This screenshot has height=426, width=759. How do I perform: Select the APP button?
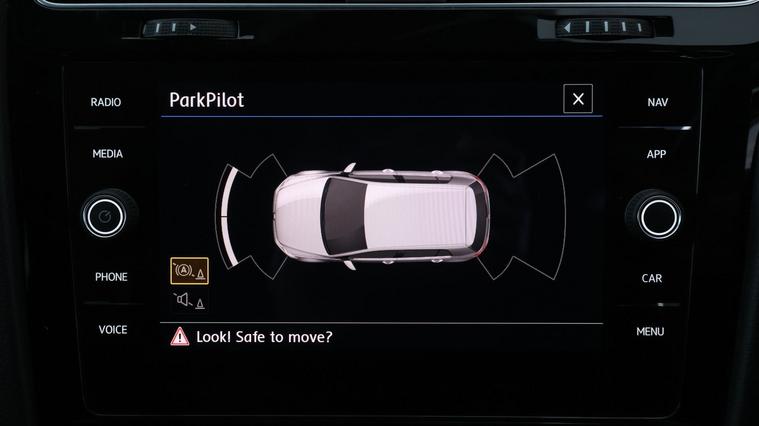click(x=656, y=154)
